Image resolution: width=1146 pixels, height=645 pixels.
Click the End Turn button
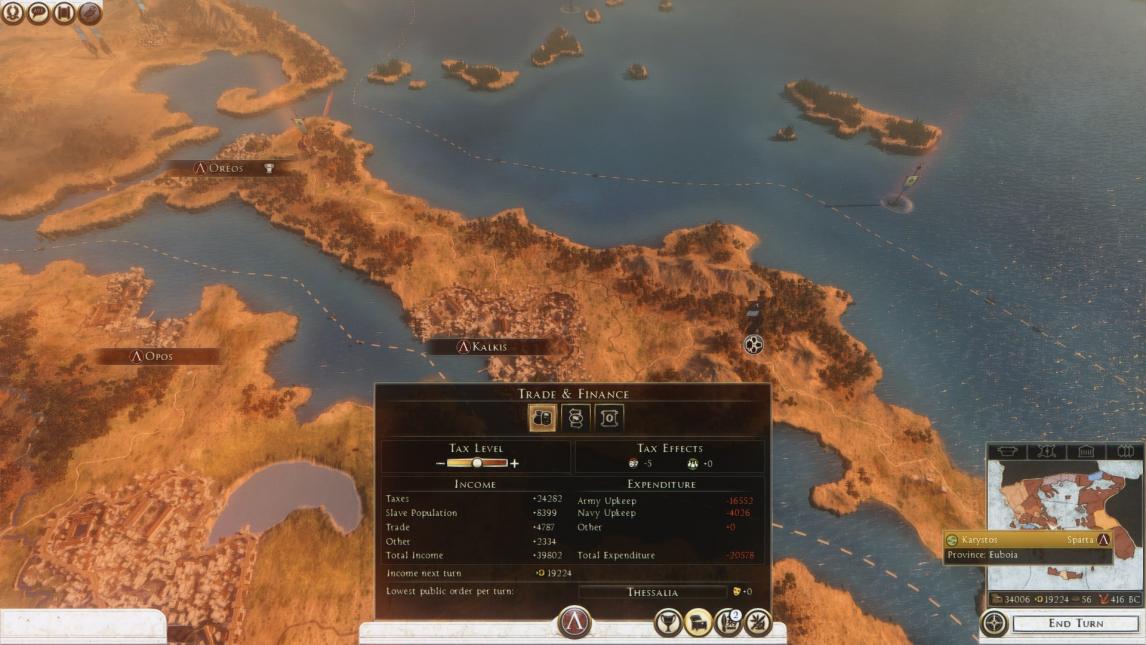(x=1075, y=623)
